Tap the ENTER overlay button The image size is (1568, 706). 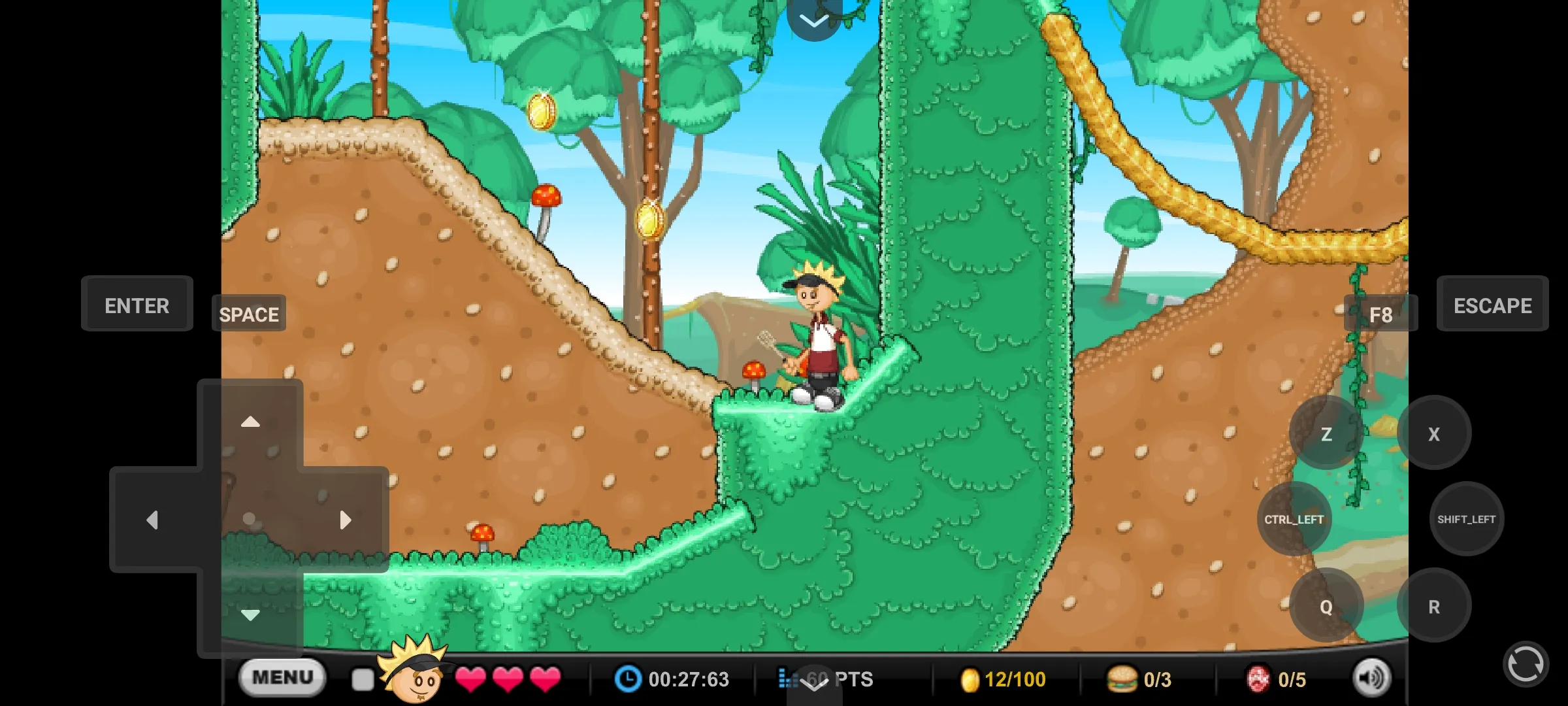pyautogui.click(x=137, y=305)
